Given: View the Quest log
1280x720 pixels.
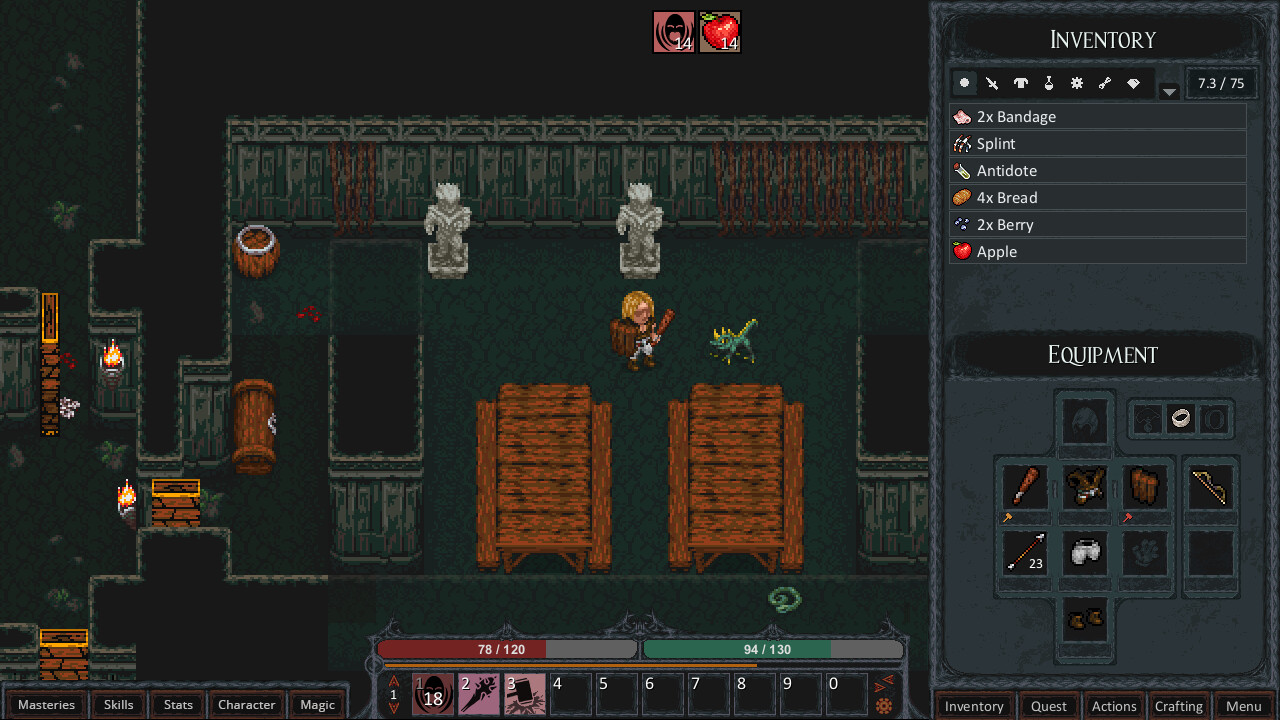Looking at the screenshot, I should [1049, 706].
